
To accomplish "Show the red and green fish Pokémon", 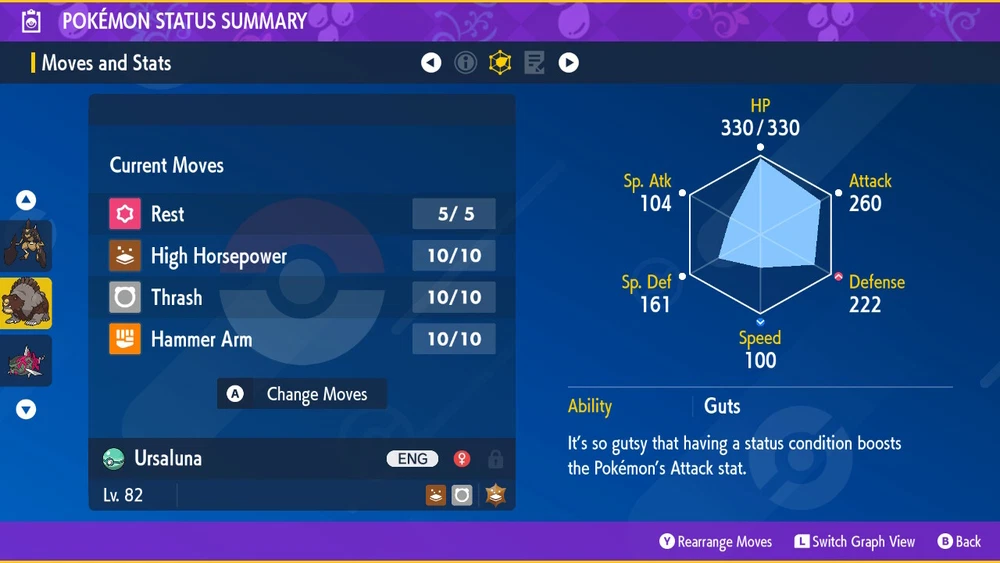I will pos(26,360).
